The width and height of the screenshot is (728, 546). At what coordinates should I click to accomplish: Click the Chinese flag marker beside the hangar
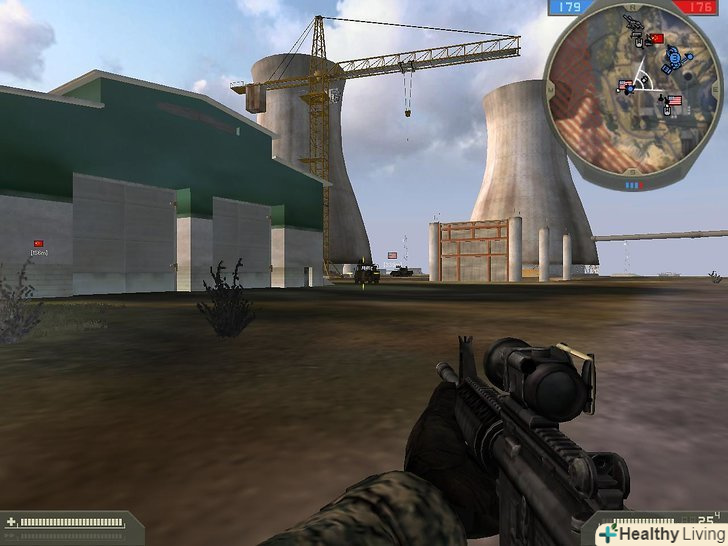[39, 244]
